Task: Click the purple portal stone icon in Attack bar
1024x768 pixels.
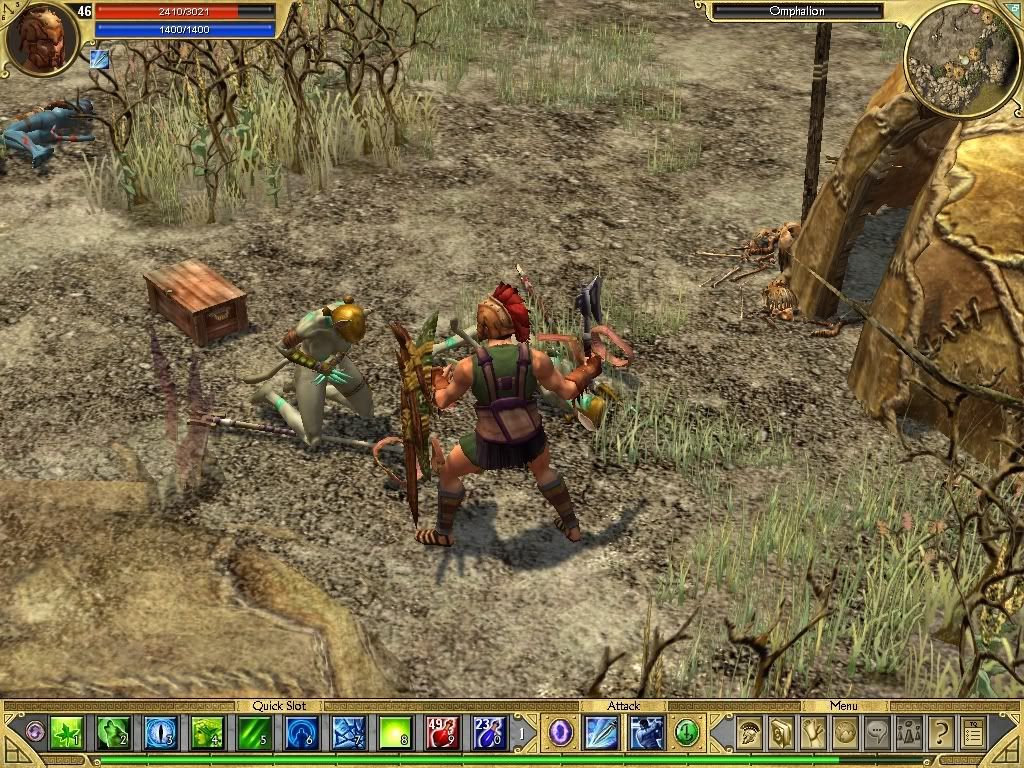Action: coord(561,734)
